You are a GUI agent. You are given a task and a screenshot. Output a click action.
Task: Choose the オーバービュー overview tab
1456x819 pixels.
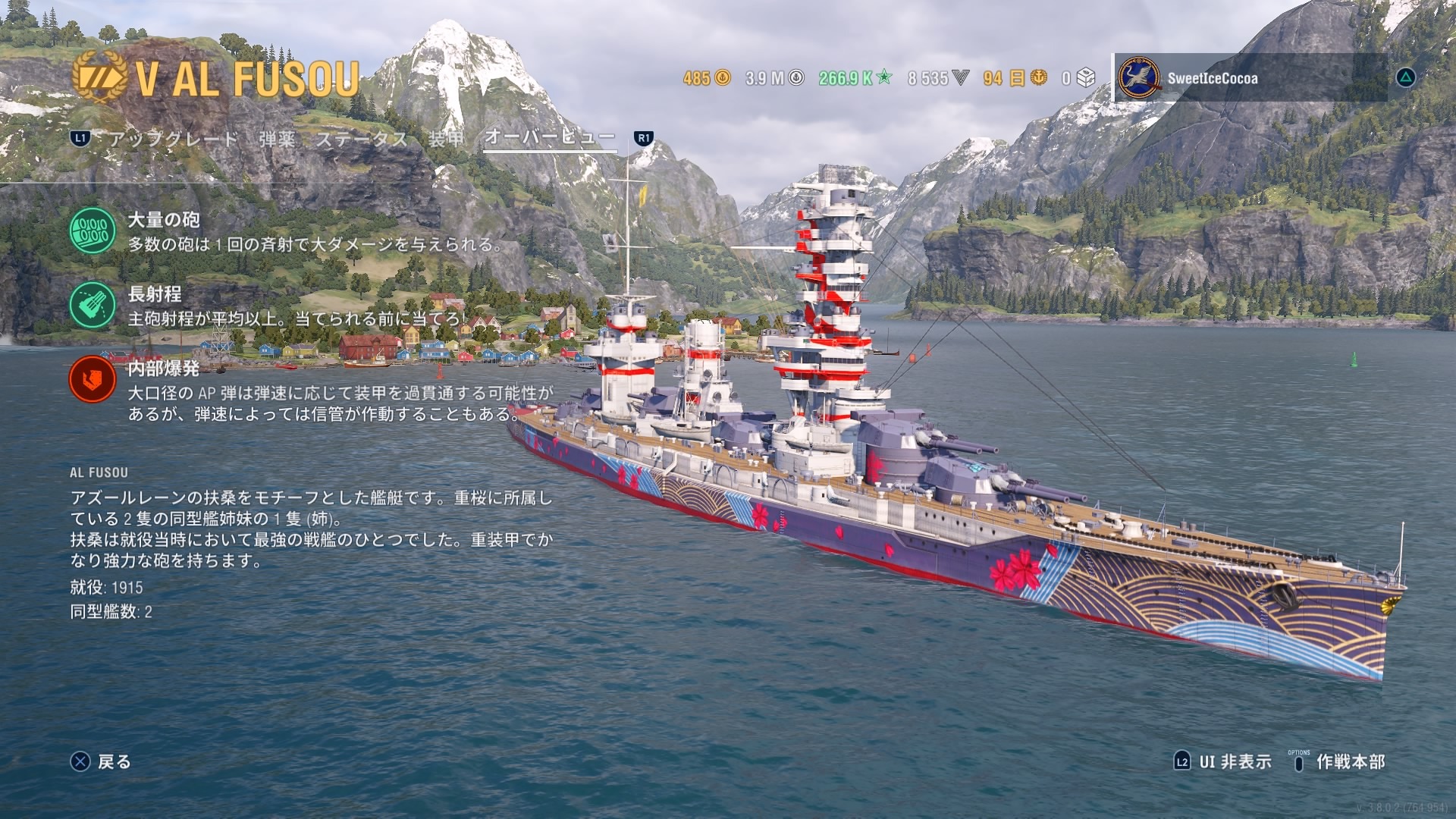(x=549, y=137)
